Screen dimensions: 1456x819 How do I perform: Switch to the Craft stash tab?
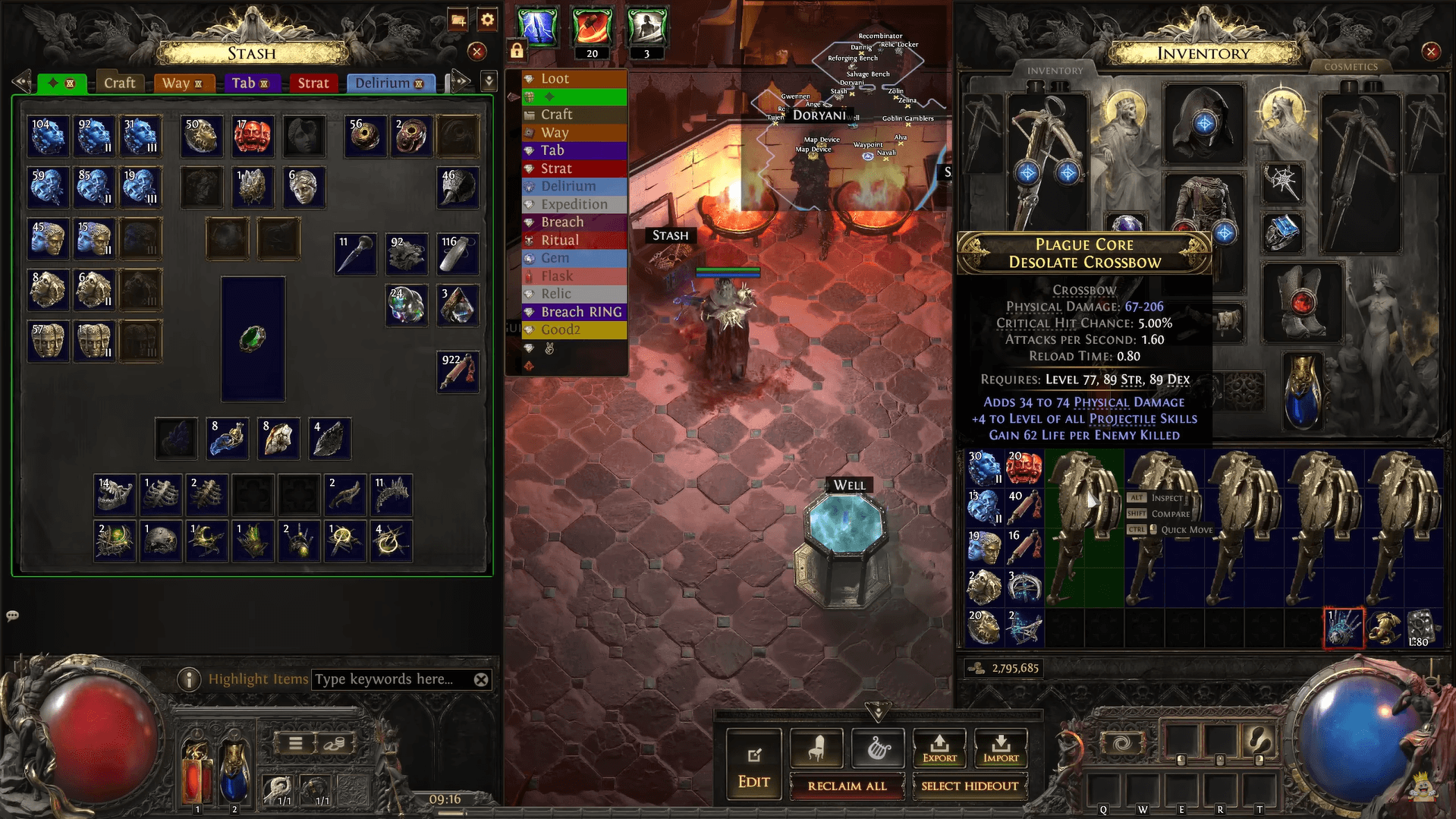[119, 83]
